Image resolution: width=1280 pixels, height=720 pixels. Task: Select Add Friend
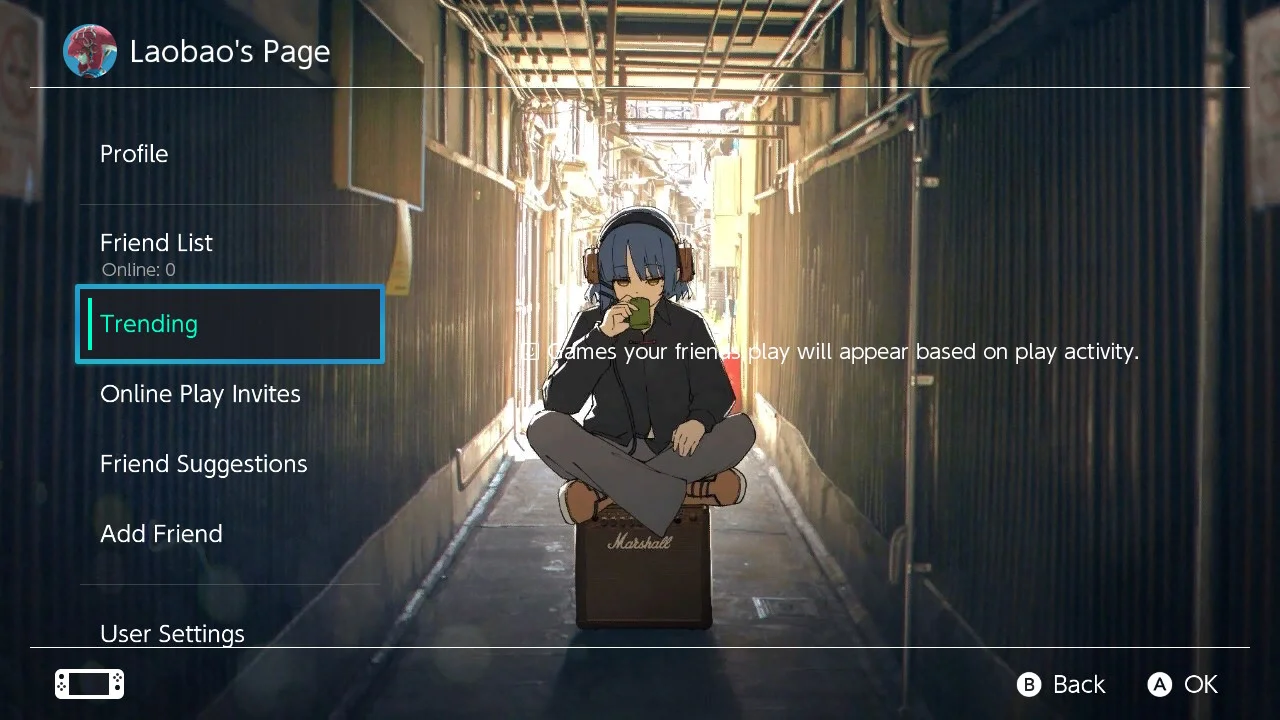[x=161, y=533]
